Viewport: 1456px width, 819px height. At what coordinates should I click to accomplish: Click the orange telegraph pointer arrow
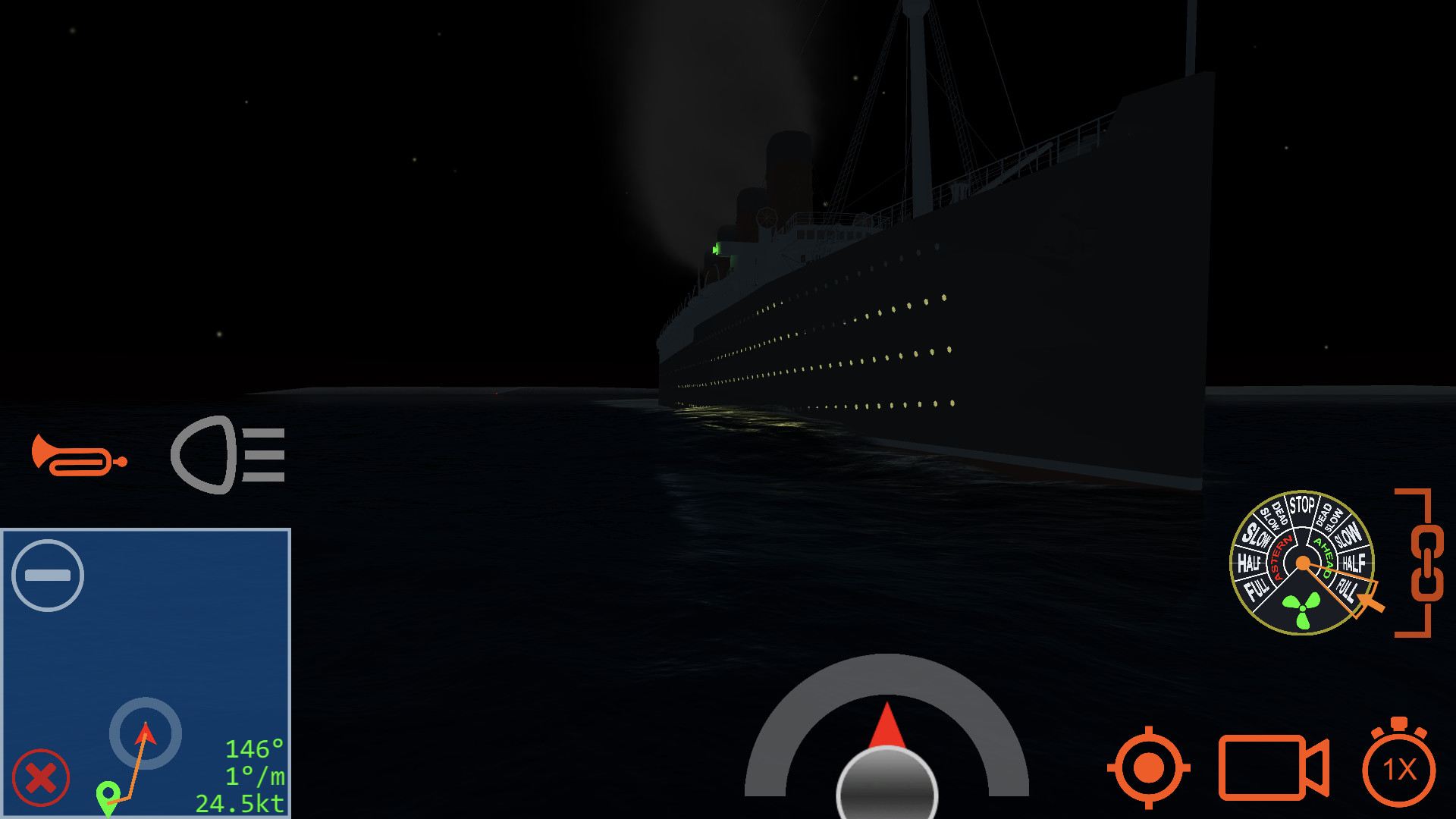click(x=1367, y=604)
